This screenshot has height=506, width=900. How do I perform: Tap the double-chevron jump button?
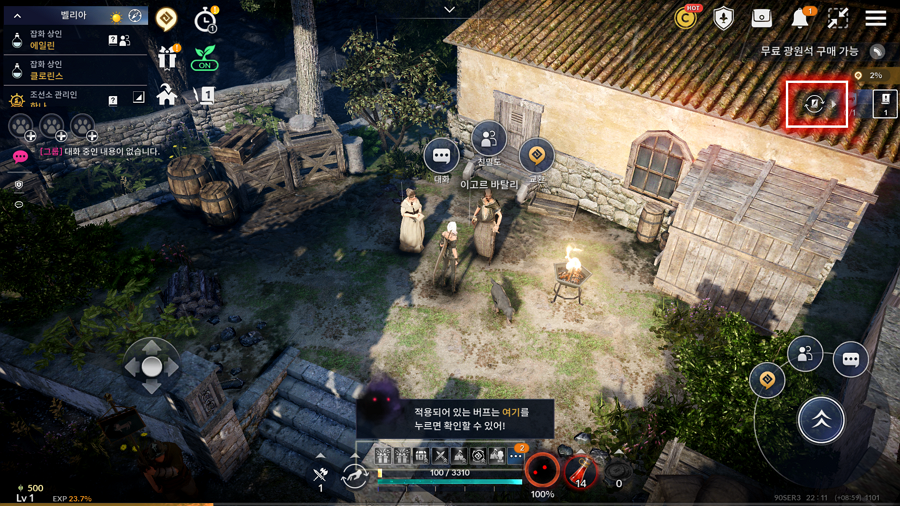(821, 421)
